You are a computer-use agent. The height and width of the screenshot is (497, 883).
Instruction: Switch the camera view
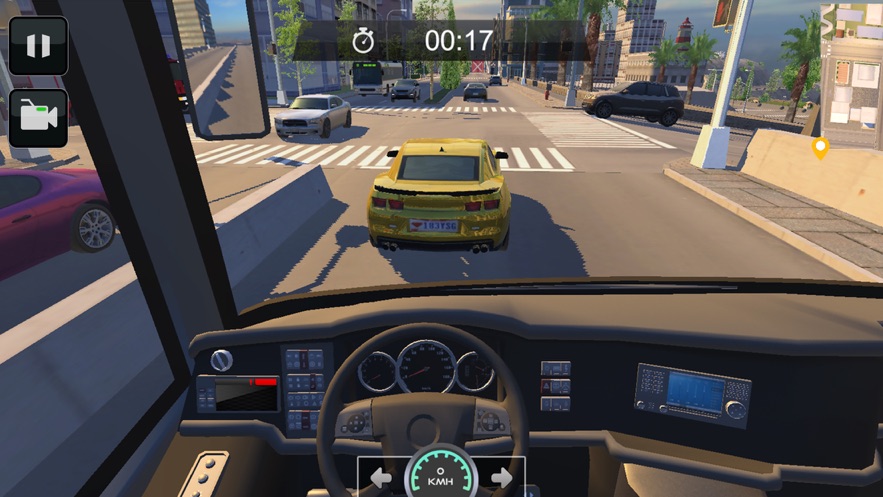pyautogui.click(x=38, y=118)
